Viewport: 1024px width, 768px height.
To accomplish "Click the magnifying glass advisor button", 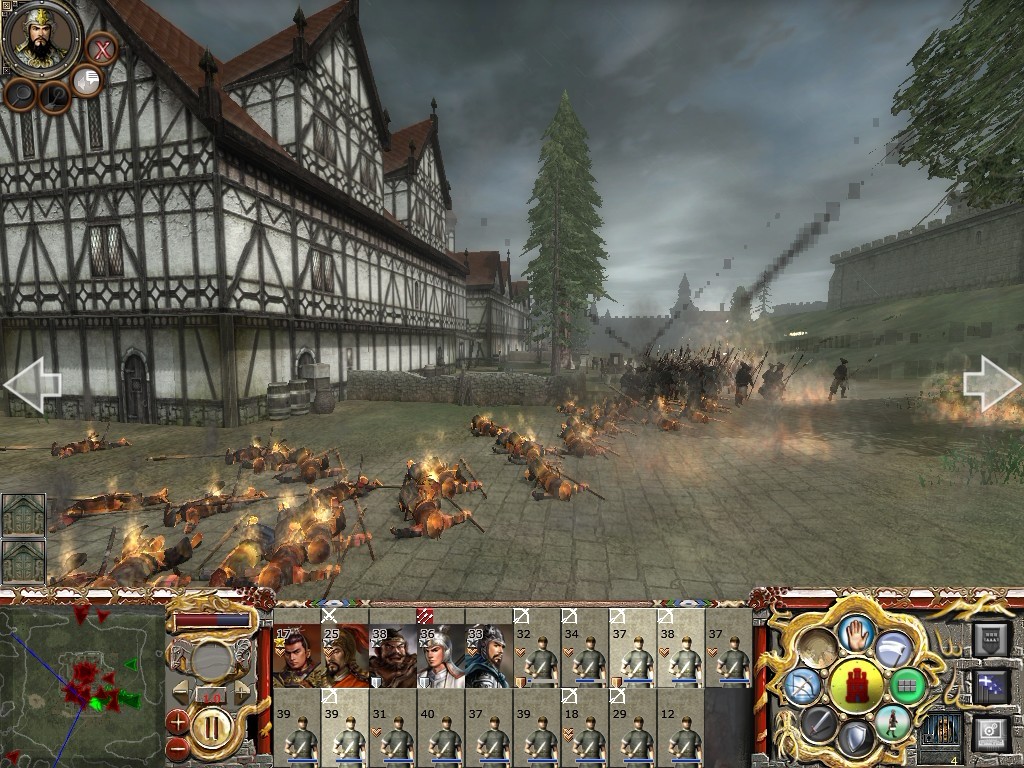I will (x=20, y=95).
